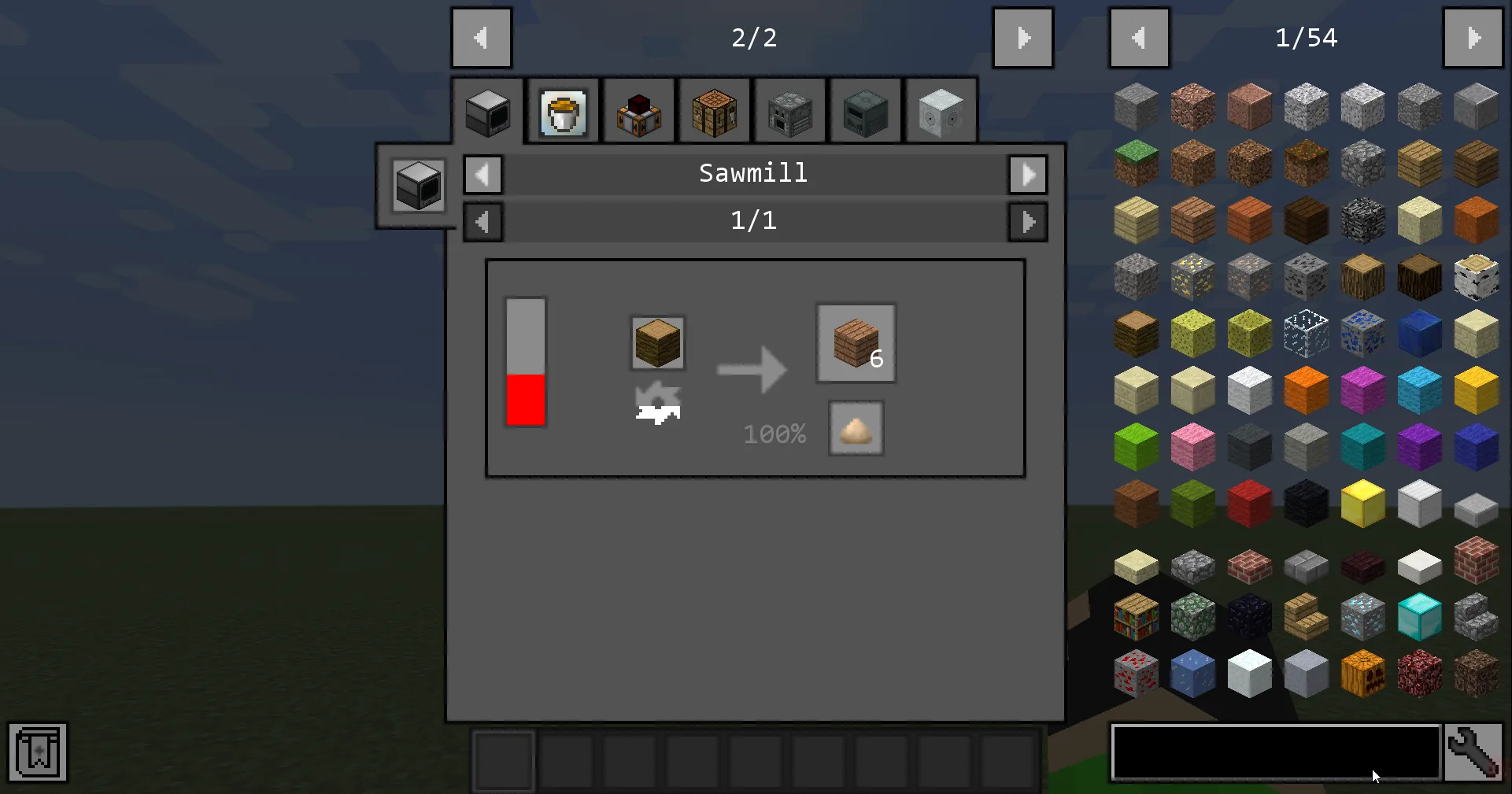Select the stone pulverizer machine tab
The width and height of the screenshot is (1512, 794).
tap(789, 111)
